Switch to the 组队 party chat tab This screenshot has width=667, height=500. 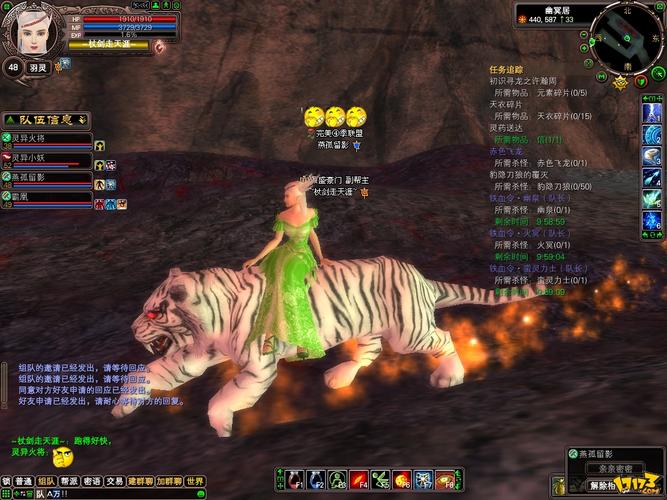click(x=46, y=481)
